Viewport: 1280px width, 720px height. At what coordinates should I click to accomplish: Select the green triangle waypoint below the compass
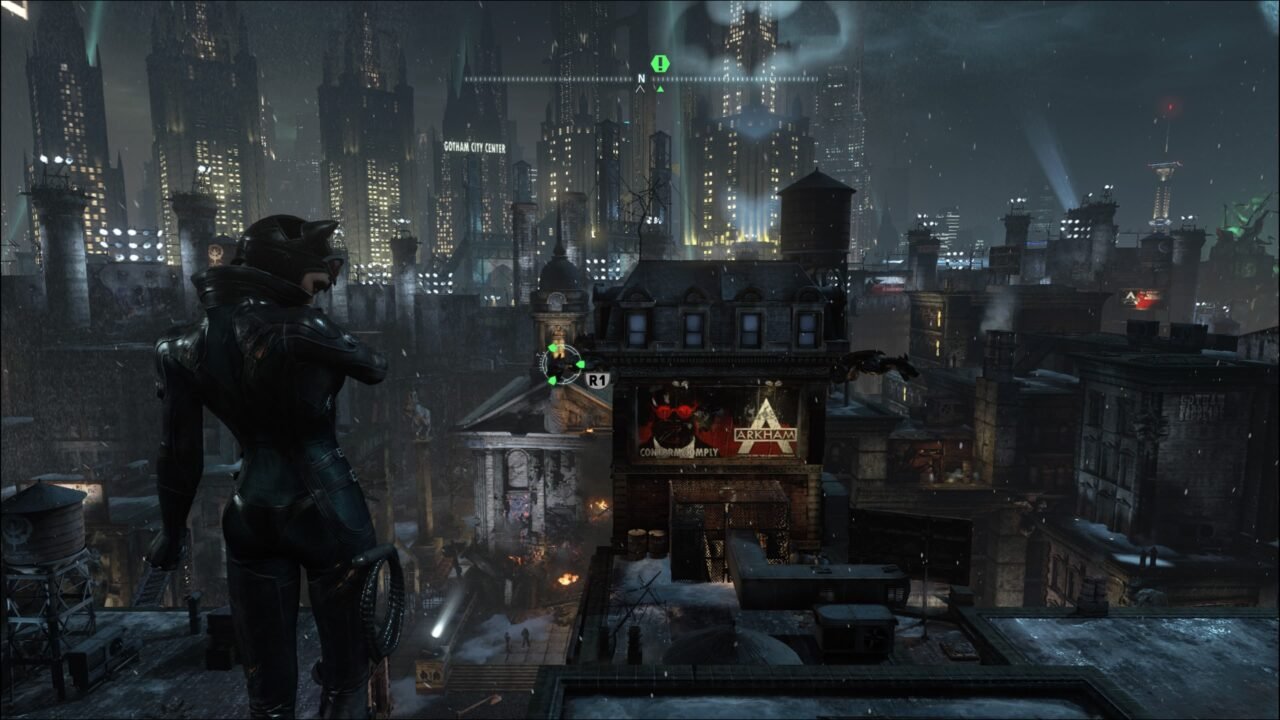pyautogui.click(x=660, y=89)
